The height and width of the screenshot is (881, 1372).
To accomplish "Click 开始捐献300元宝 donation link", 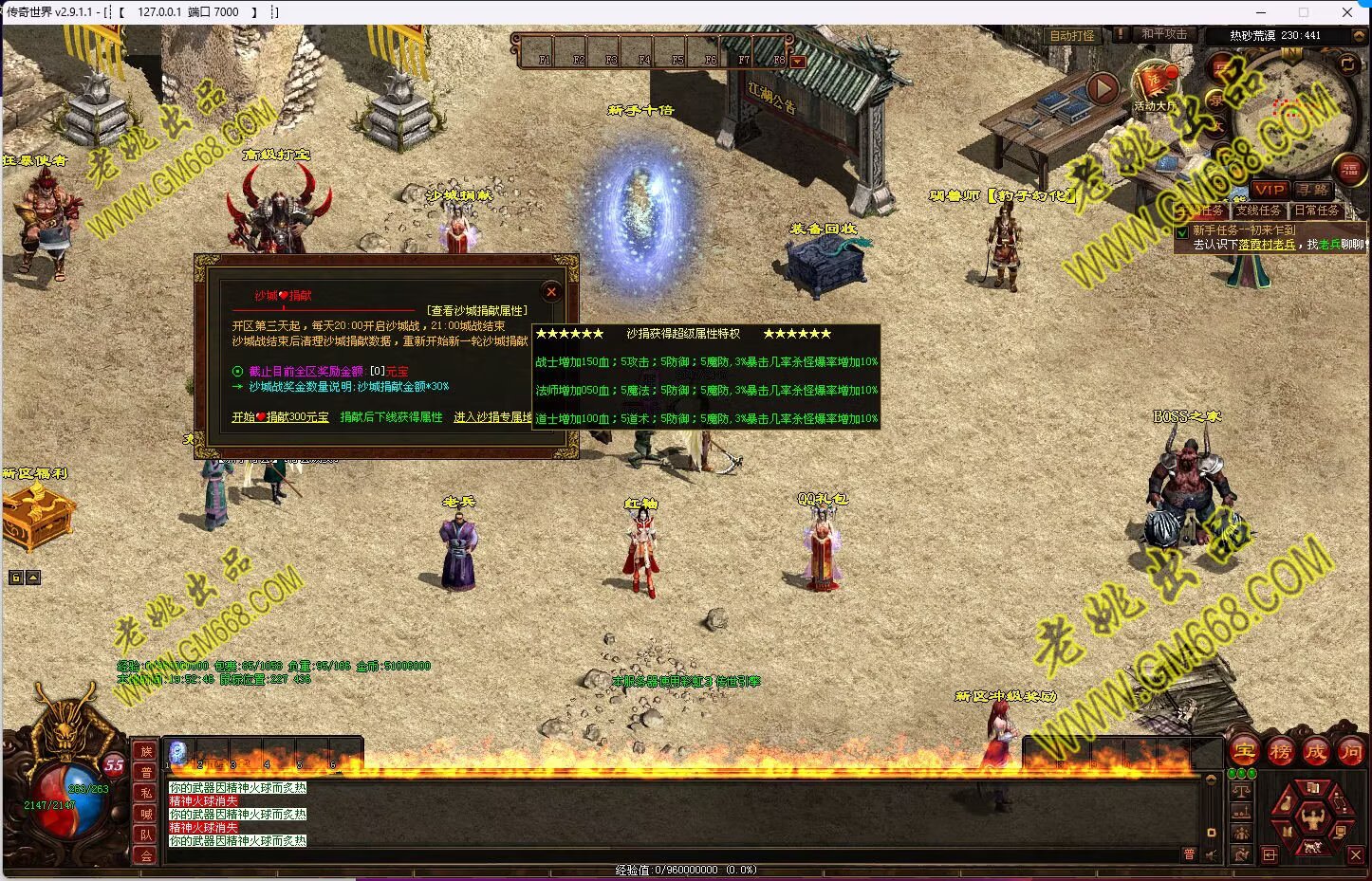I will [281, 417].
